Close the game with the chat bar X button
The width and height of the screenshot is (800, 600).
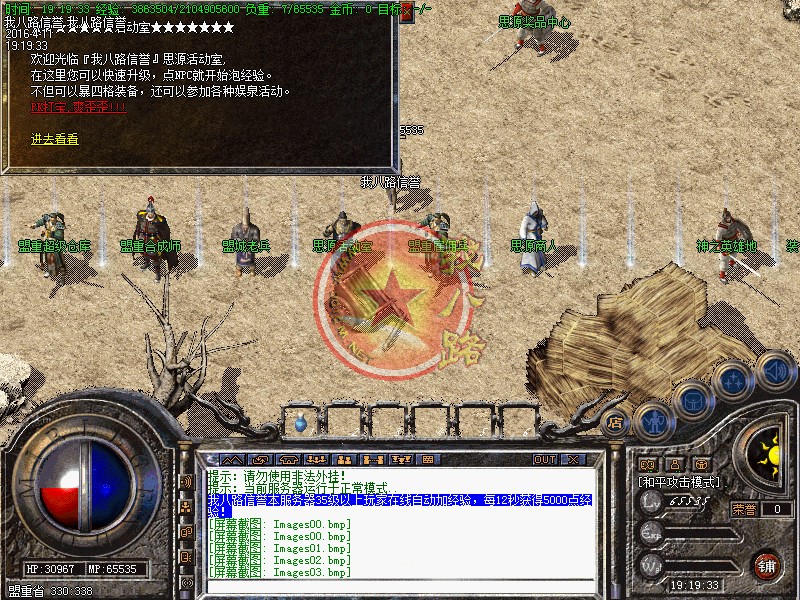tap(574, 459)
